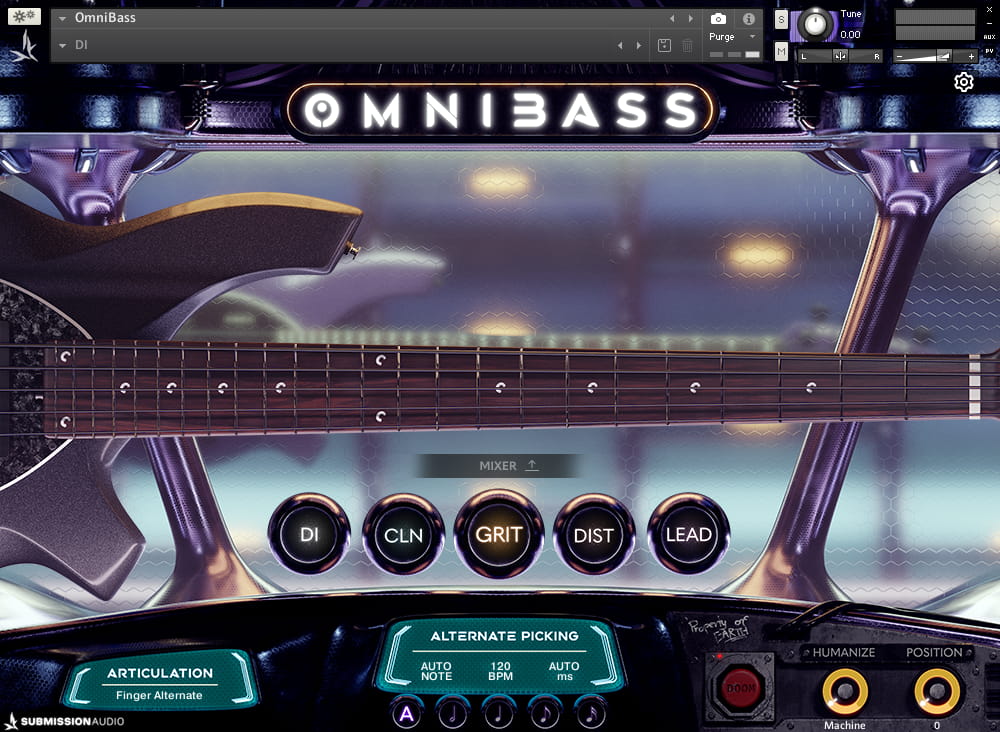This screenshot has width=1000, height=732.
Task: Activate the DIST tone
Action: tap(593, 534)
